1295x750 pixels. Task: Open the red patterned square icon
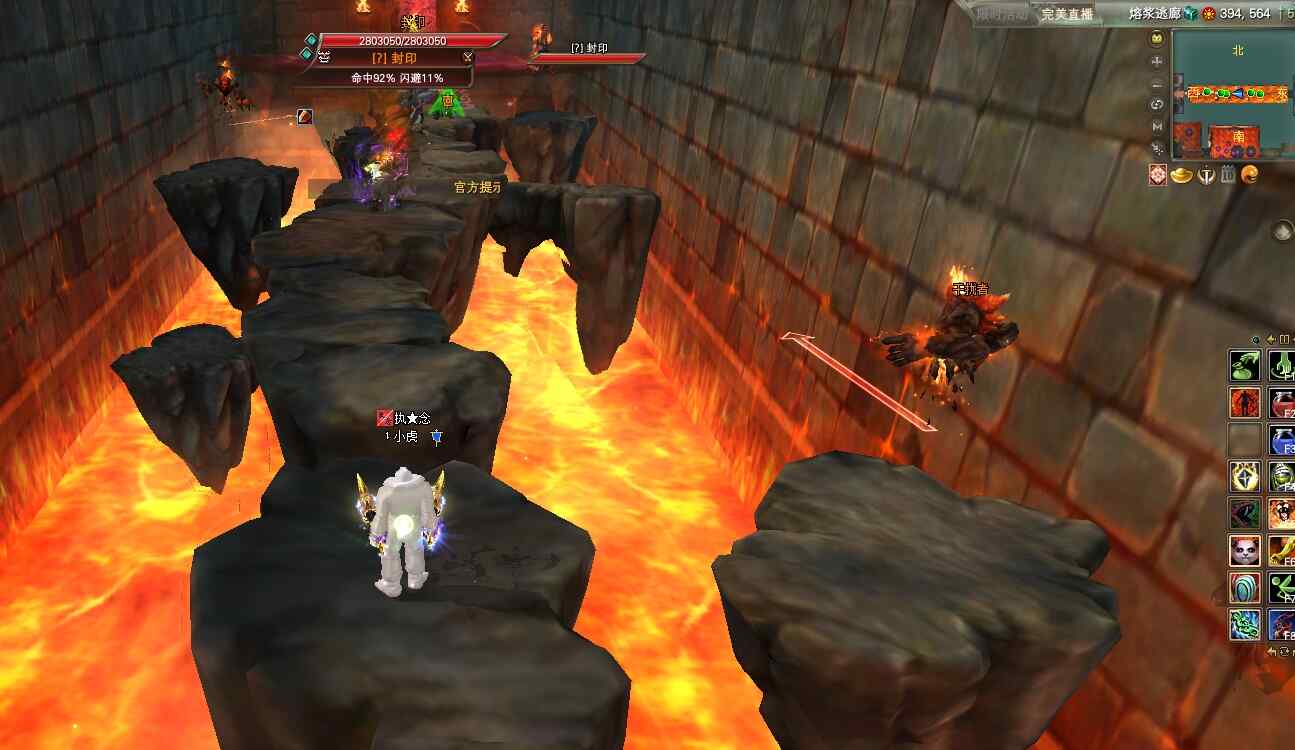click(x=1158, y=176)
